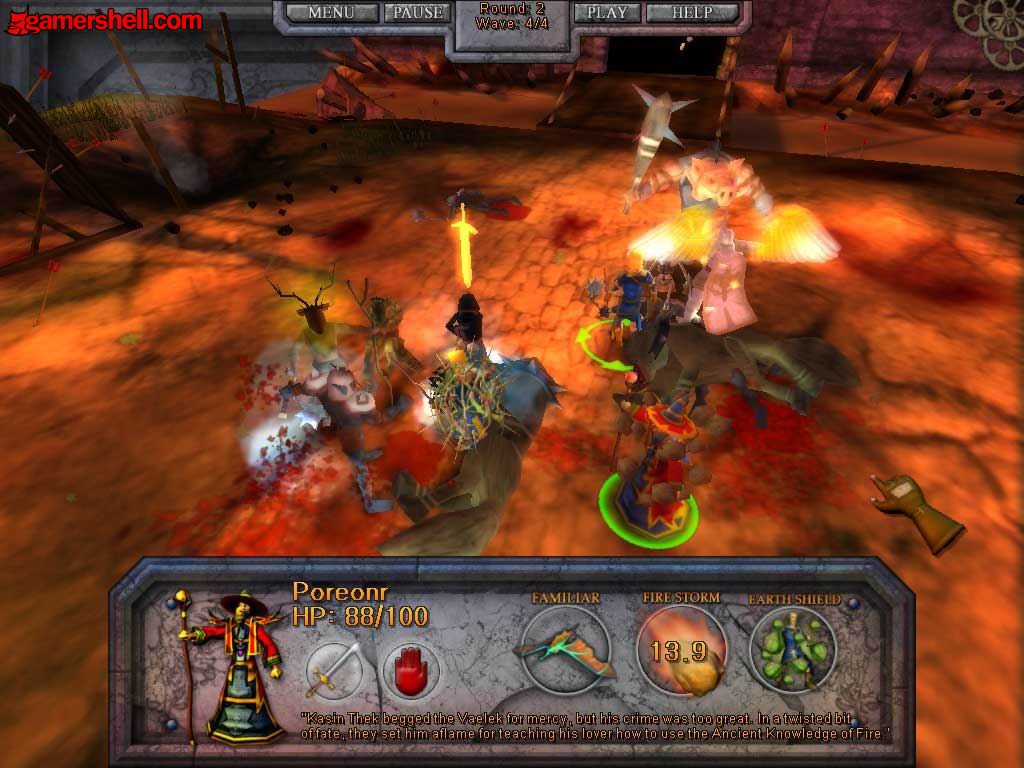Summon the Familiar ability
1024x768 pixels.
click(566, 650)
